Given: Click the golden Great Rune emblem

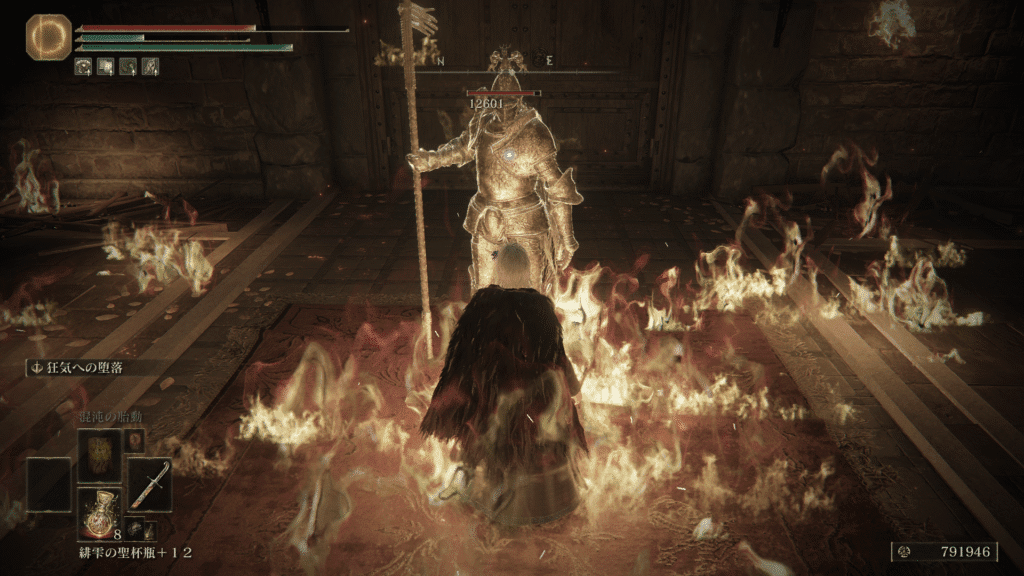Looking at the screenshot, I should [x=48, y=36].
